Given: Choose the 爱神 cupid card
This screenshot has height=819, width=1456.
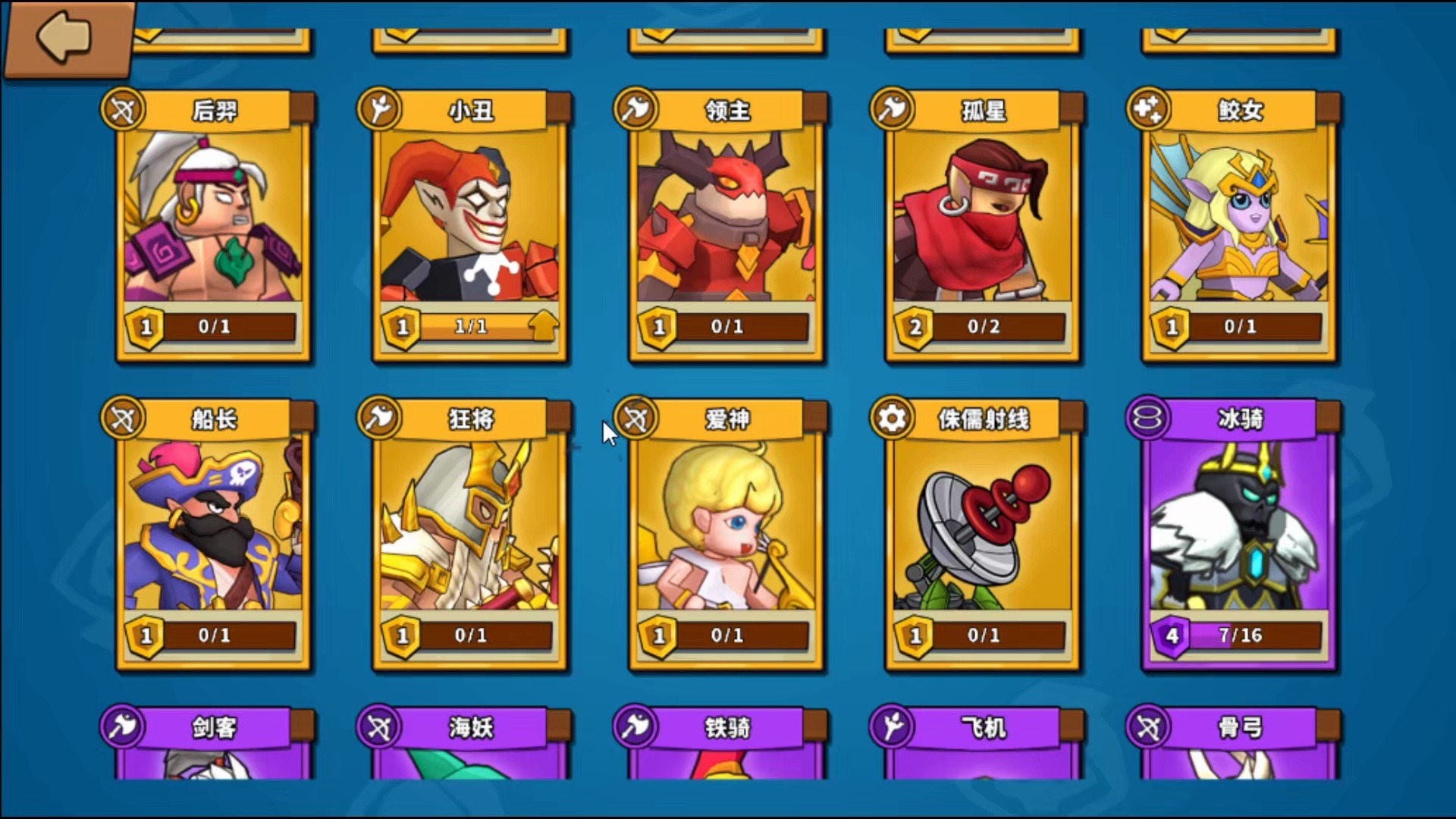Looking at the screenshot, I should pyautogui.click(x=726, y=535).
